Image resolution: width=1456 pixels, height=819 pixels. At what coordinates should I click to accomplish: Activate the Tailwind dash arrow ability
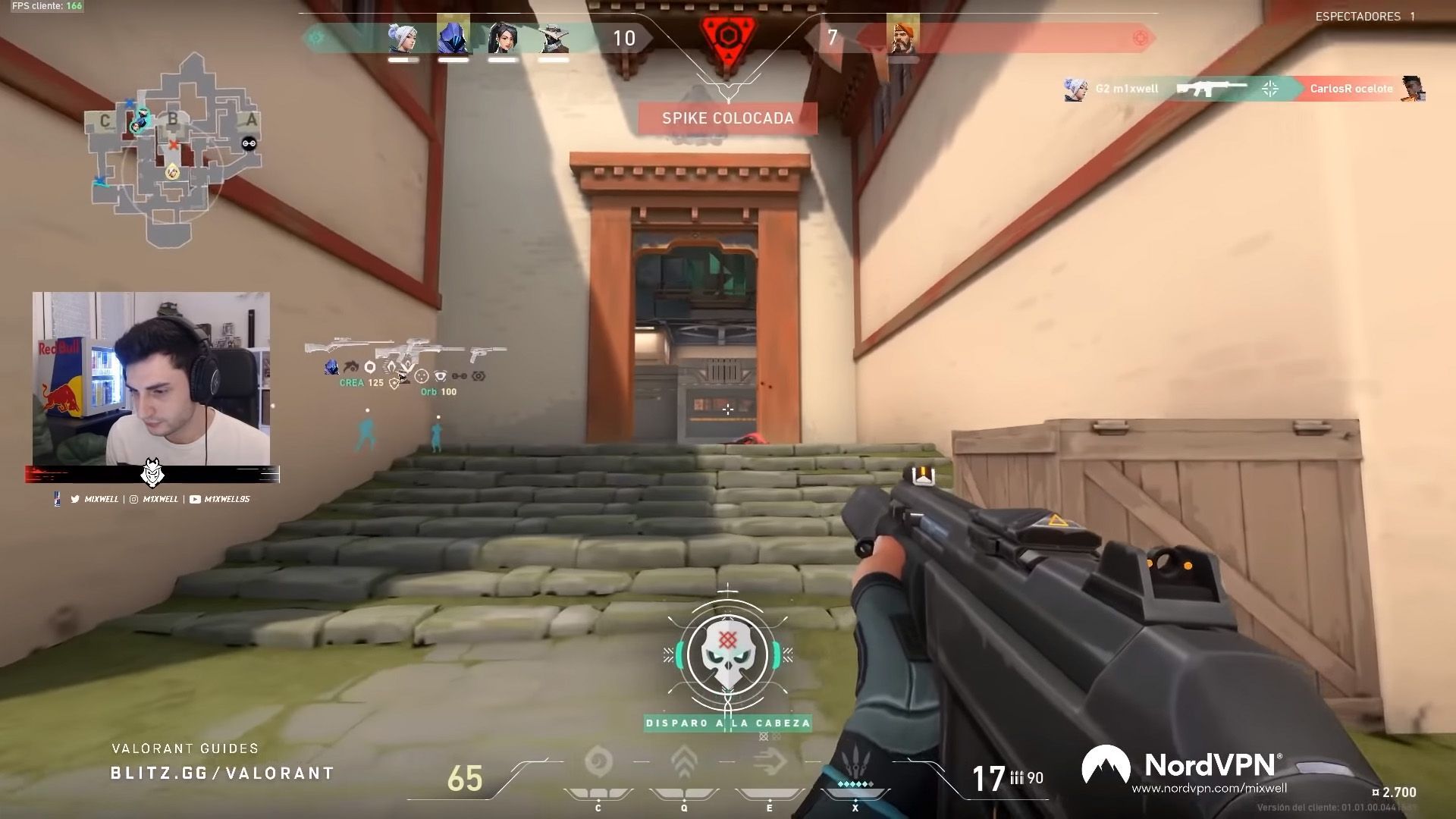(x=770, y=764)
